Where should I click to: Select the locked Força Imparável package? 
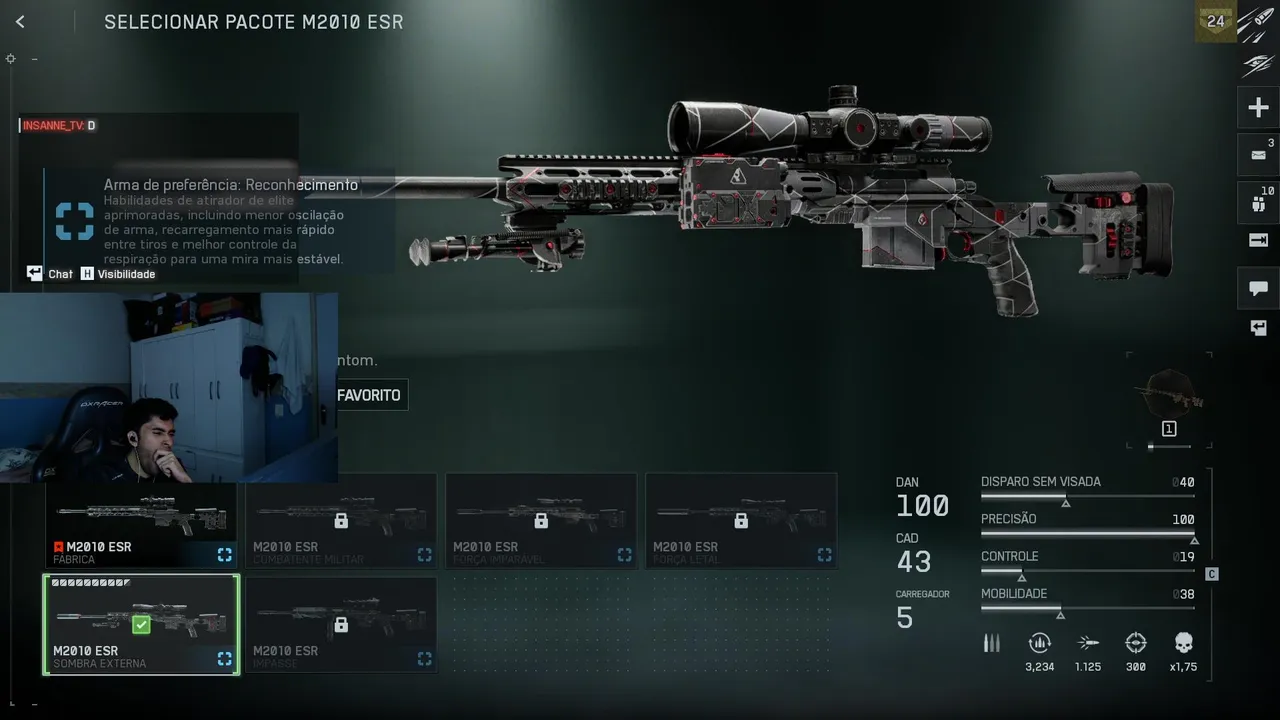541,521
